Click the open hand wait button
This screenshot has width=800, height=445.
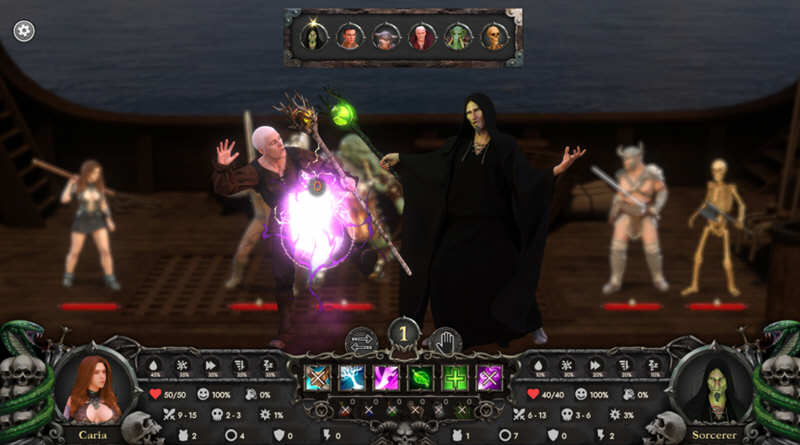(x=444, y=343)
